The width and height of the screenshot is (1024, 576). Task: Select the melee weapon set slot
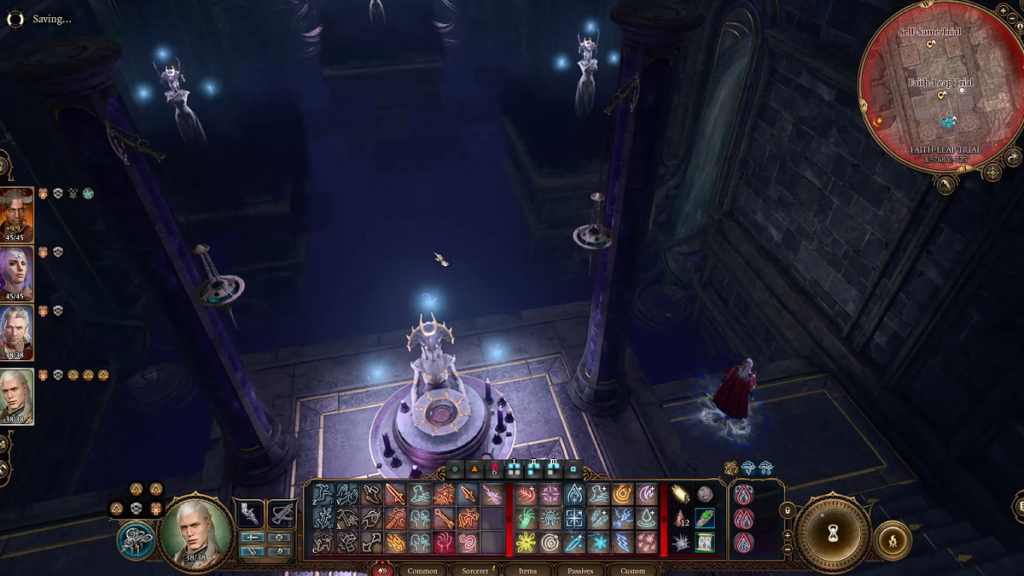tap(250, 513)
